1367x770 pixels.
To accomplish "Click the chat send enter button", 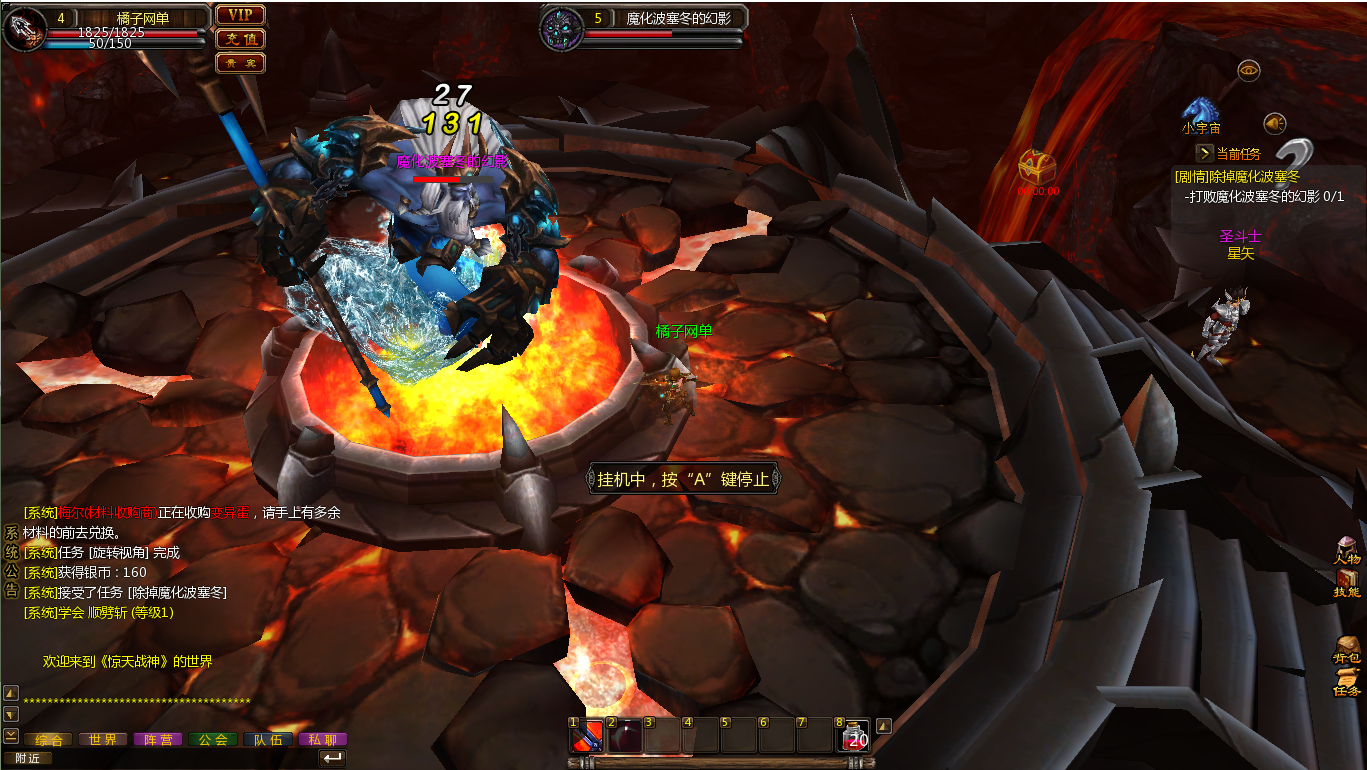I will coord(332,758).
